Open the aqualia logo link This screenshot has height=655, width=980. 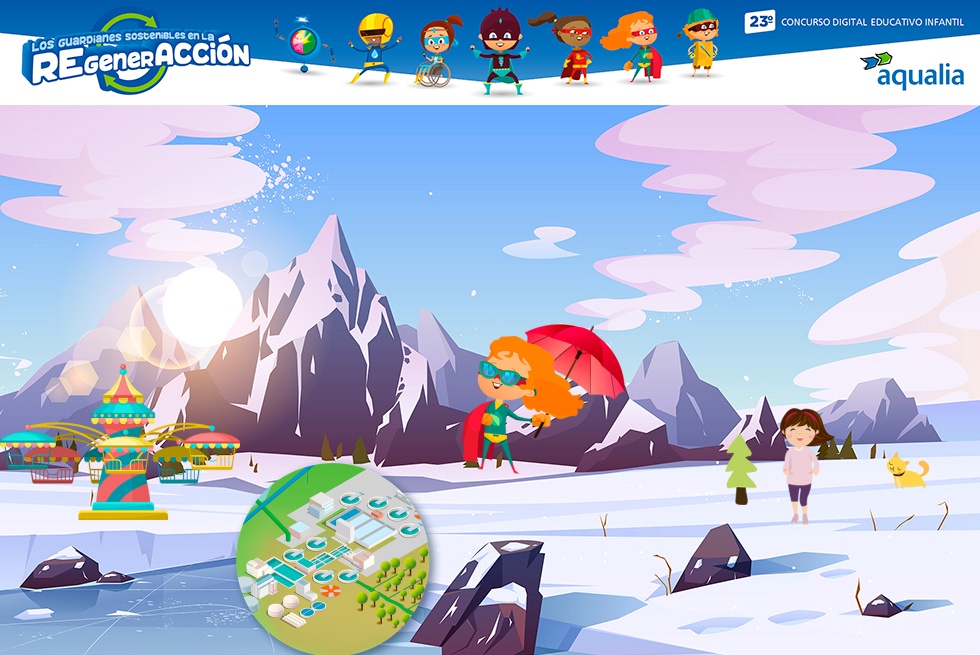point(912,70)
